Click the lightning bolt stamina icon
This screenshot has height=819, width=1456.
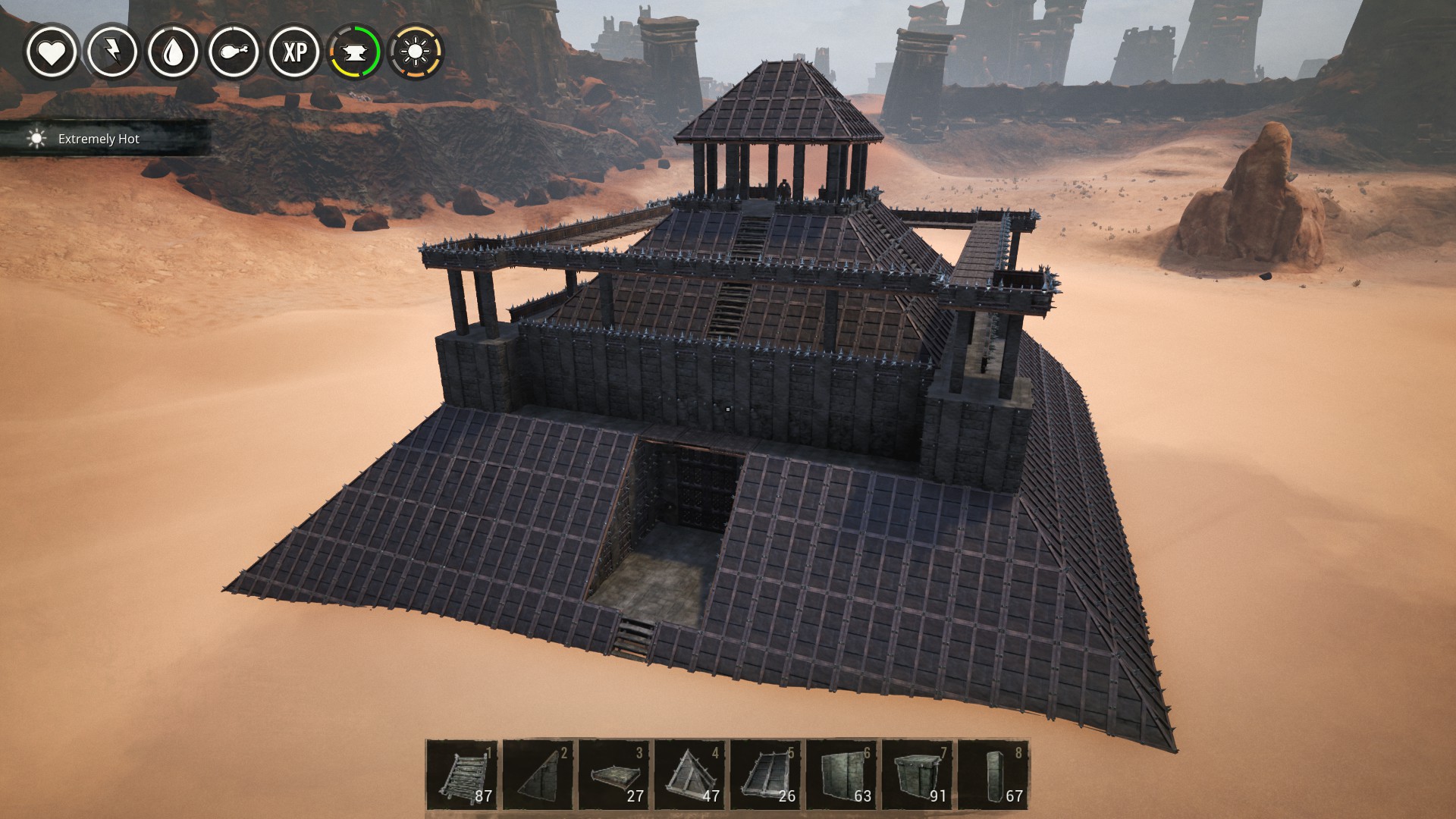(112, 52)
